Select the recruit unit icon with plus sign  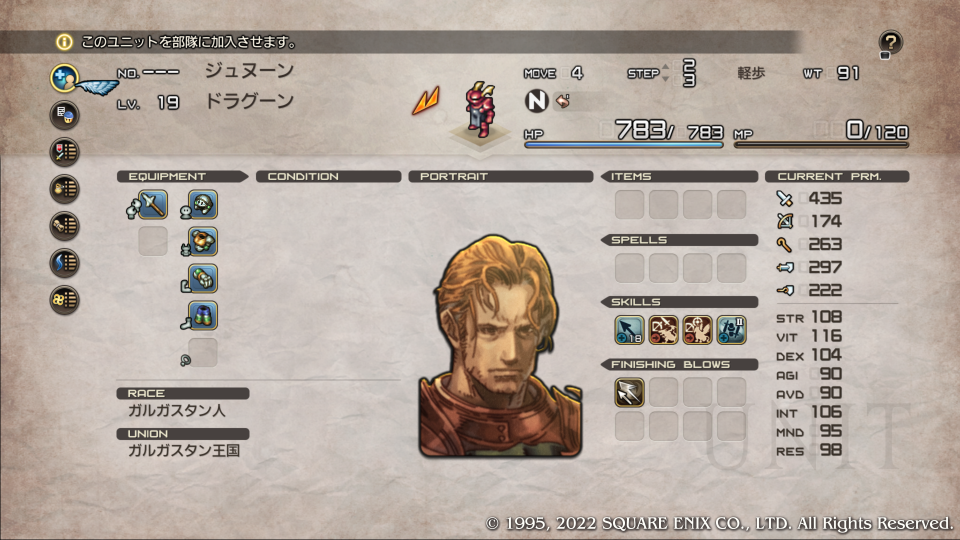[x=65, y=77]
